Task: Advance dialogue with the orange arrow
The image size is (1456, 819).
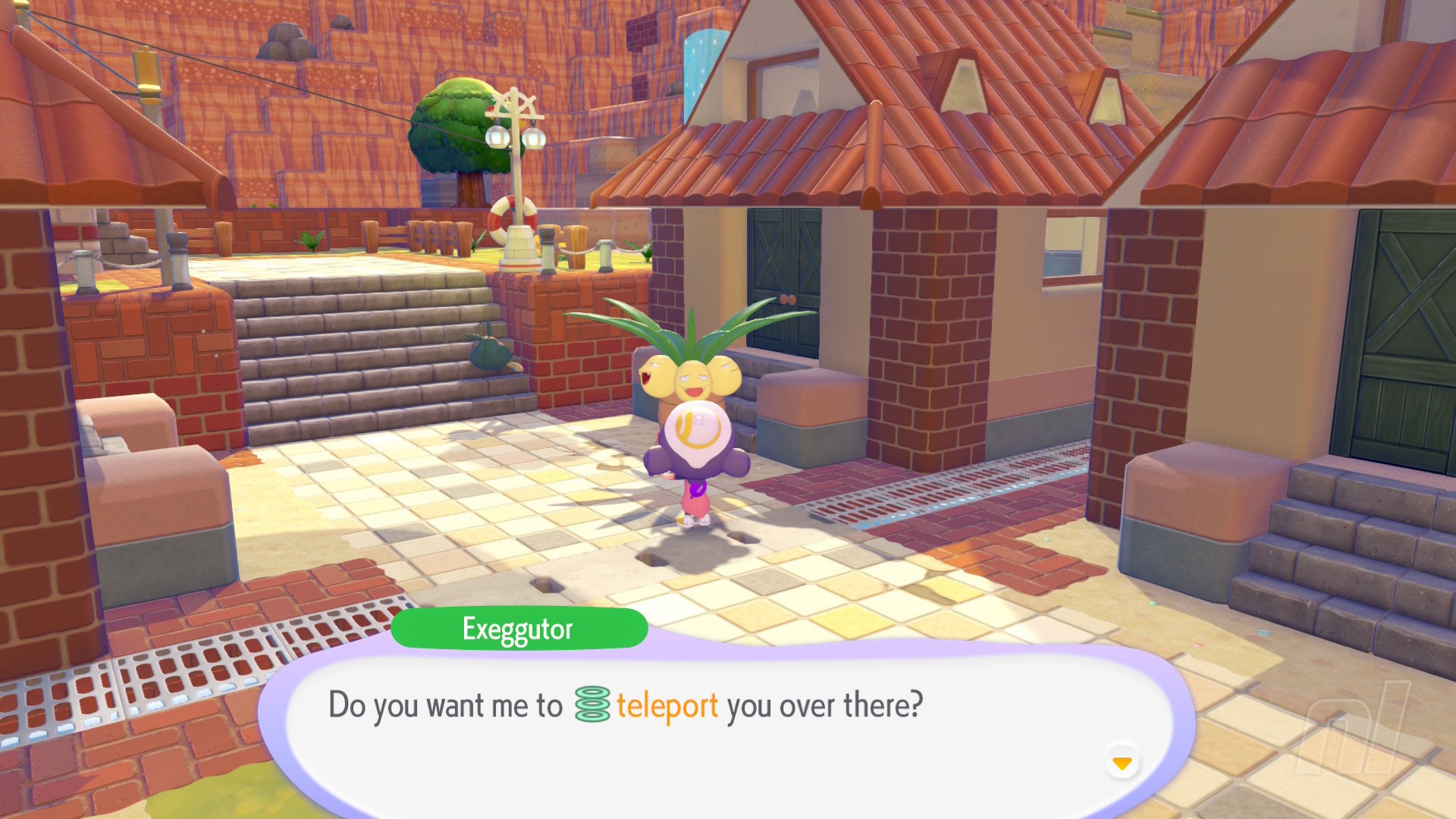Action: 1122,763
